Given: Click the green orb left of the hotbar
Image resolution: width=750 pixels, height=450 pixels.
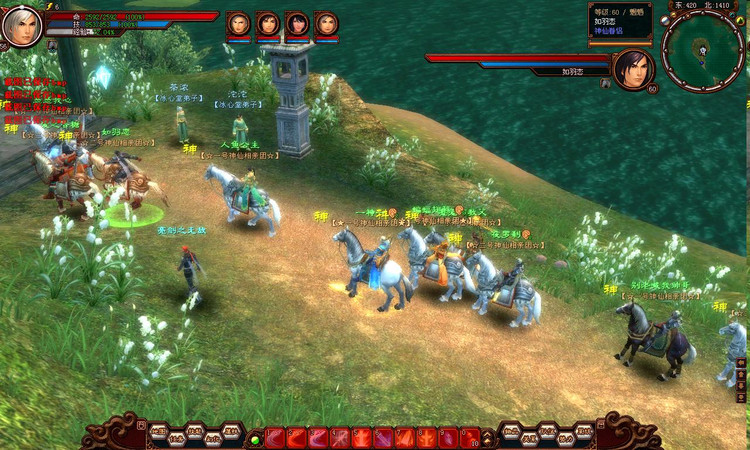Looking at the screenshot, I should [255, 439].
